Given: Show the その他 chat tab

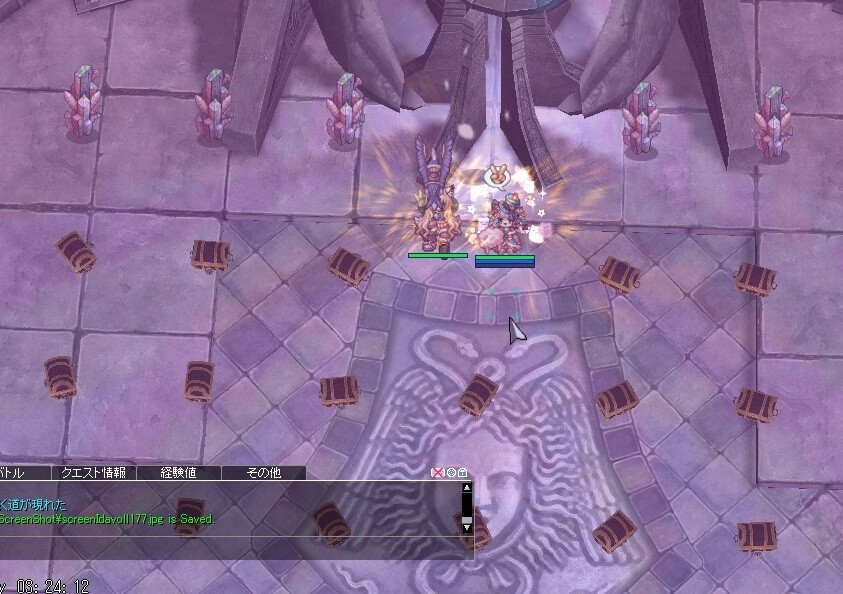Looking at the screenshot, I should point(263,473).
